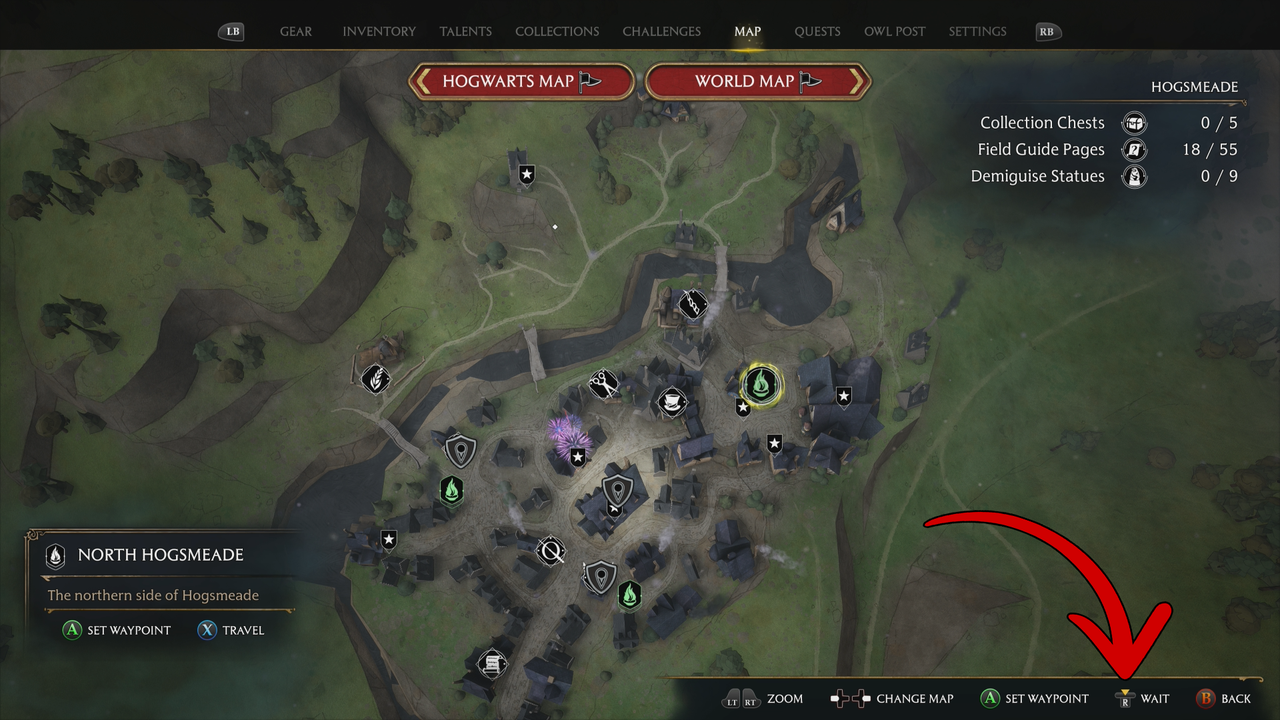Click the Field Guide Pages icon
1280x720 pixels.
point(1134,149)
